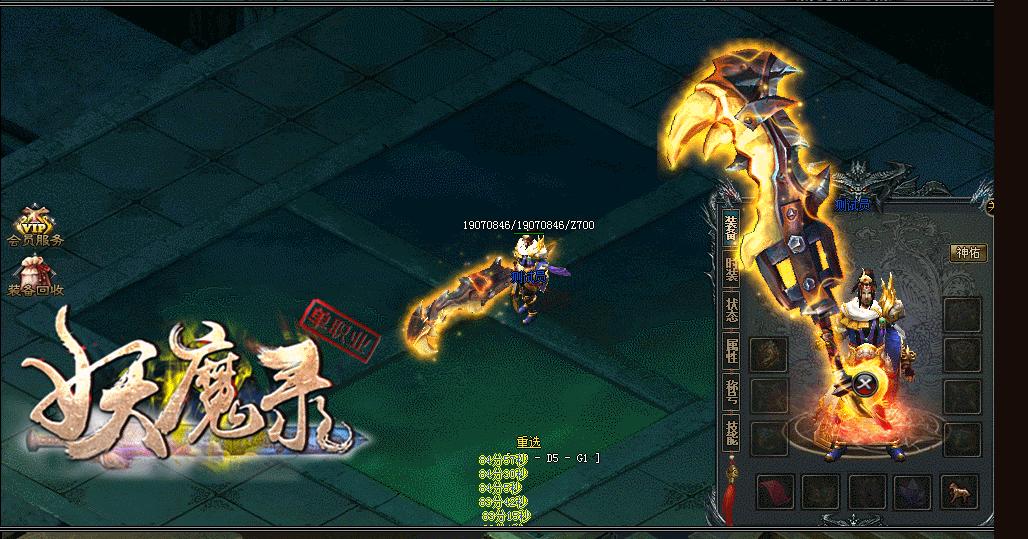Switch to the 时装 fashion tab
This screenshot has width=1028, height=539.
tap(732, 270)
